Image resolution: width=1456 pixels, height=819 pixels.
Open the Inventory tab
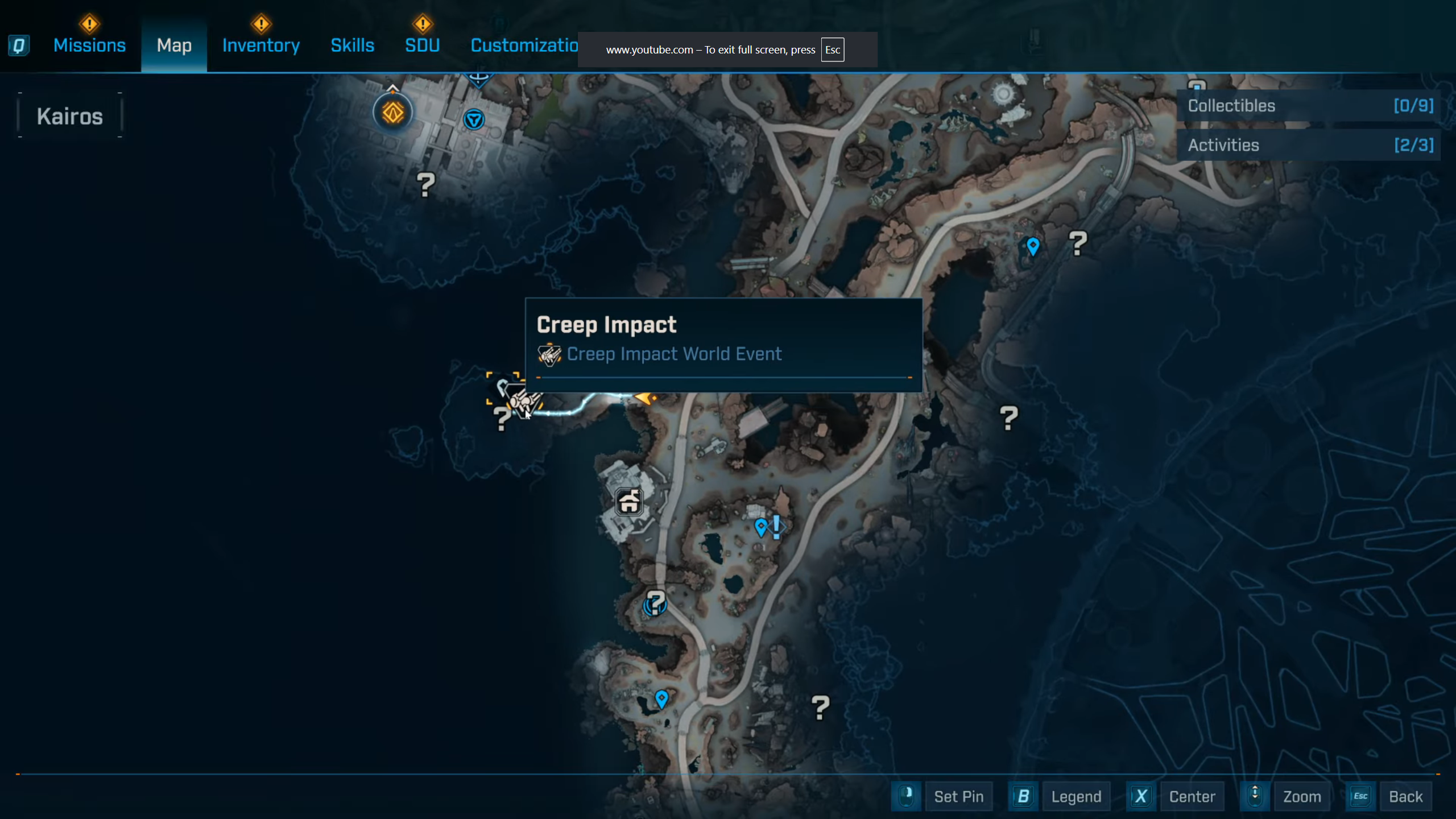click(260, 45)
